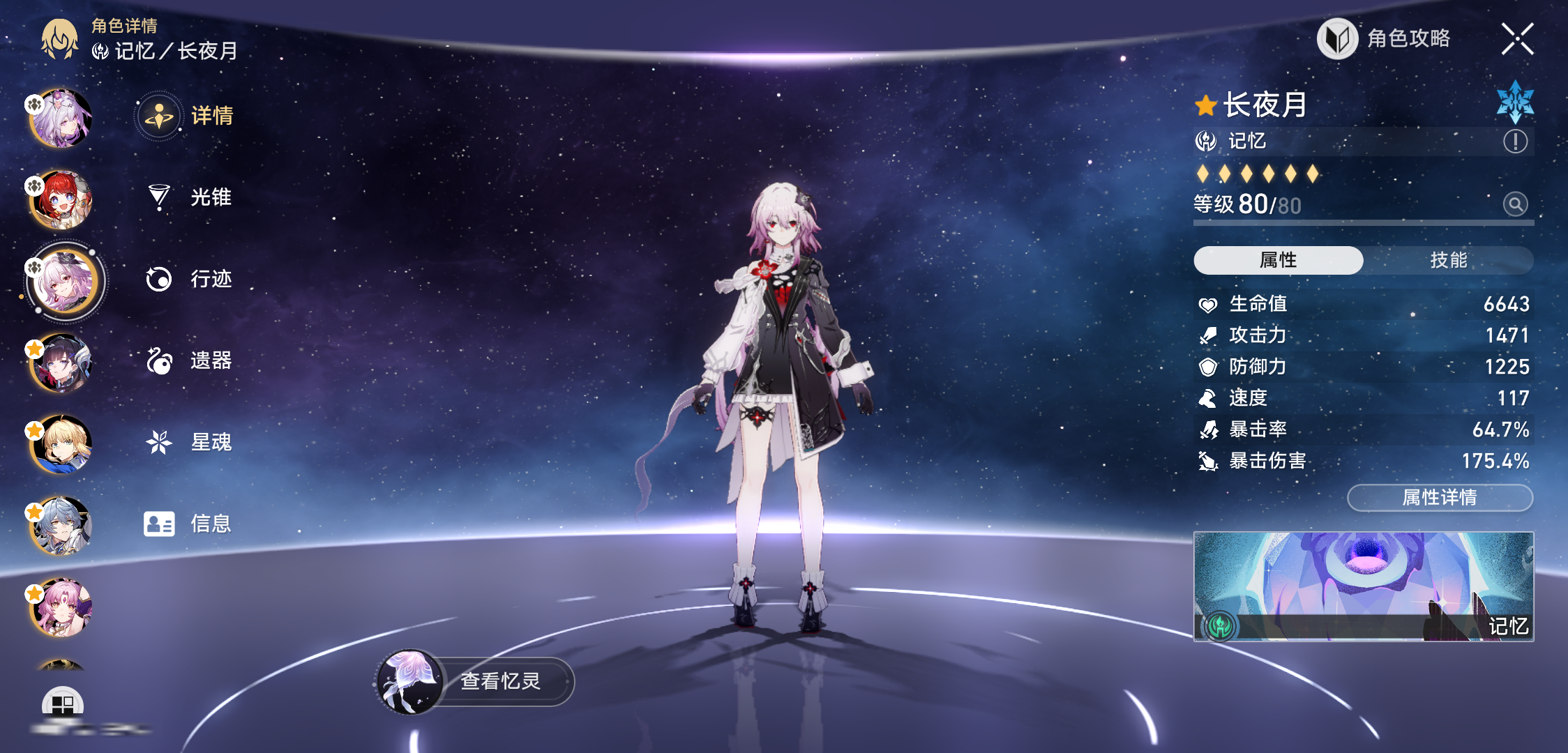The image size is (1568, 753).
Task: Select the red-haired character portrait
Action: click(x=61, y=200)
